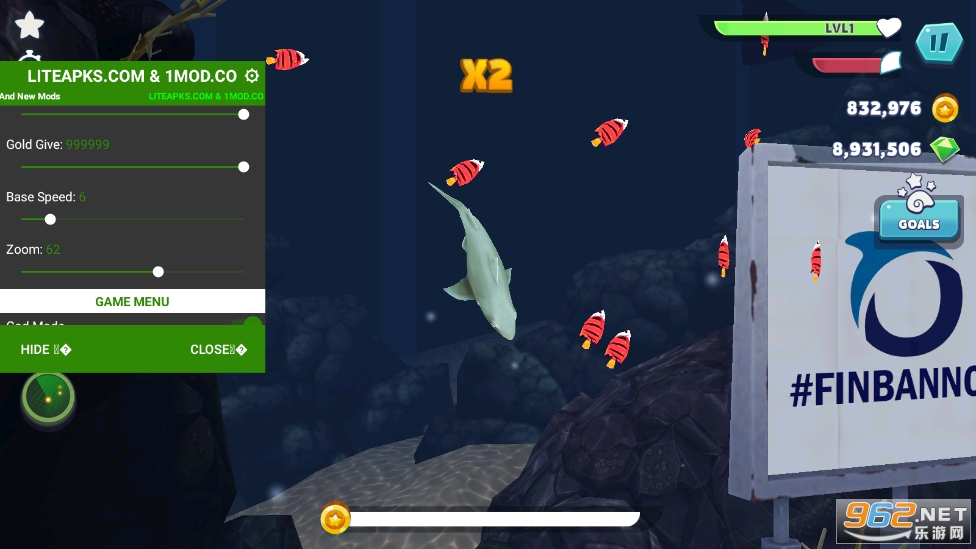This screenshot has height=549, width=976.
Task: Toggle the God Mode switch
Action: click(251, 323)
